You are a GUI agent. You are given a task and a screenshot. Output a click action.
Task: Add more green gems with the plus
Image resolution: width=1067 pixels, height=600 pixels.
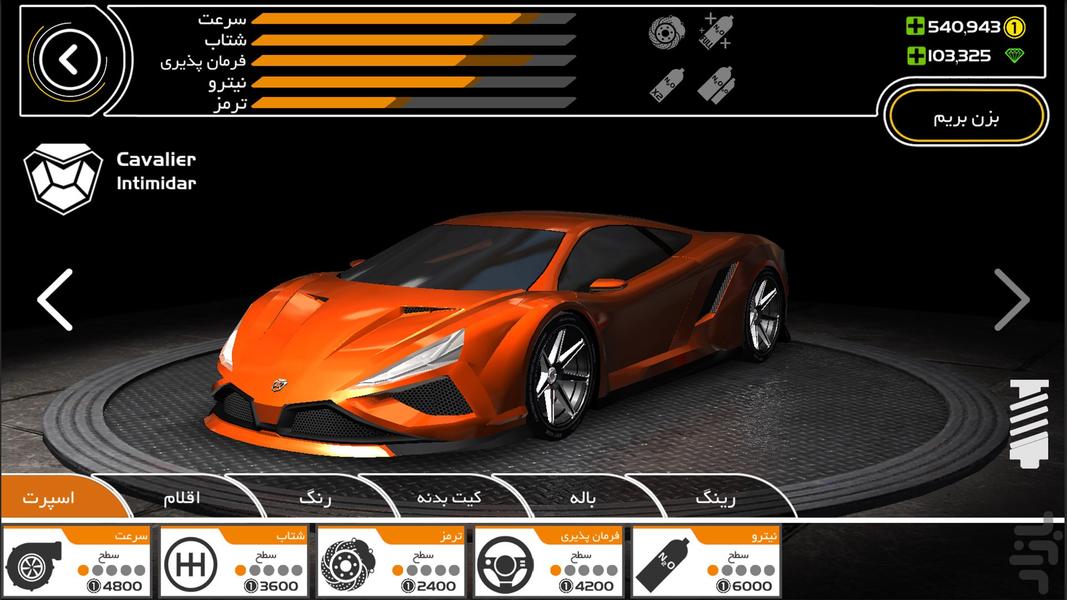pyautogui.click(x=915, y=56)
